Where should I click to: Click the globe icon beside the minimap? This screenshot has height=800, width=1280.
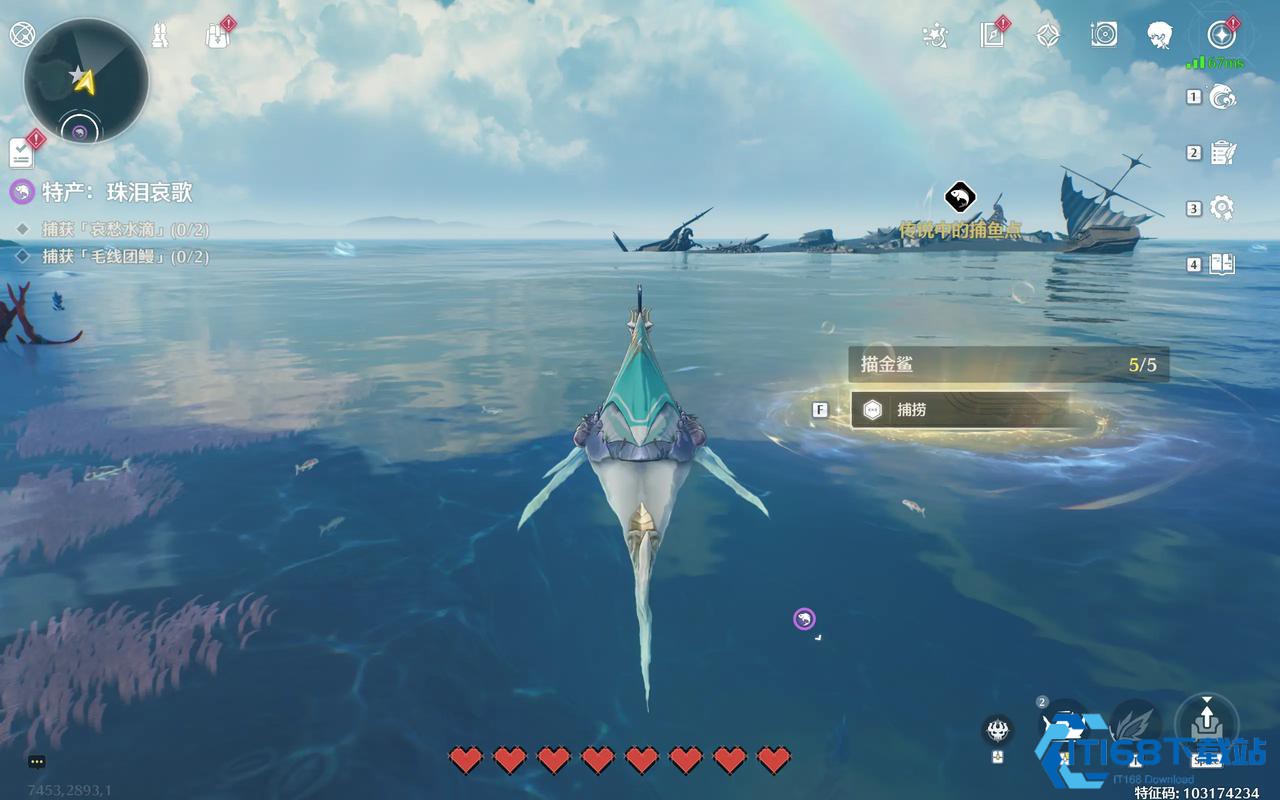coord(20,34)
